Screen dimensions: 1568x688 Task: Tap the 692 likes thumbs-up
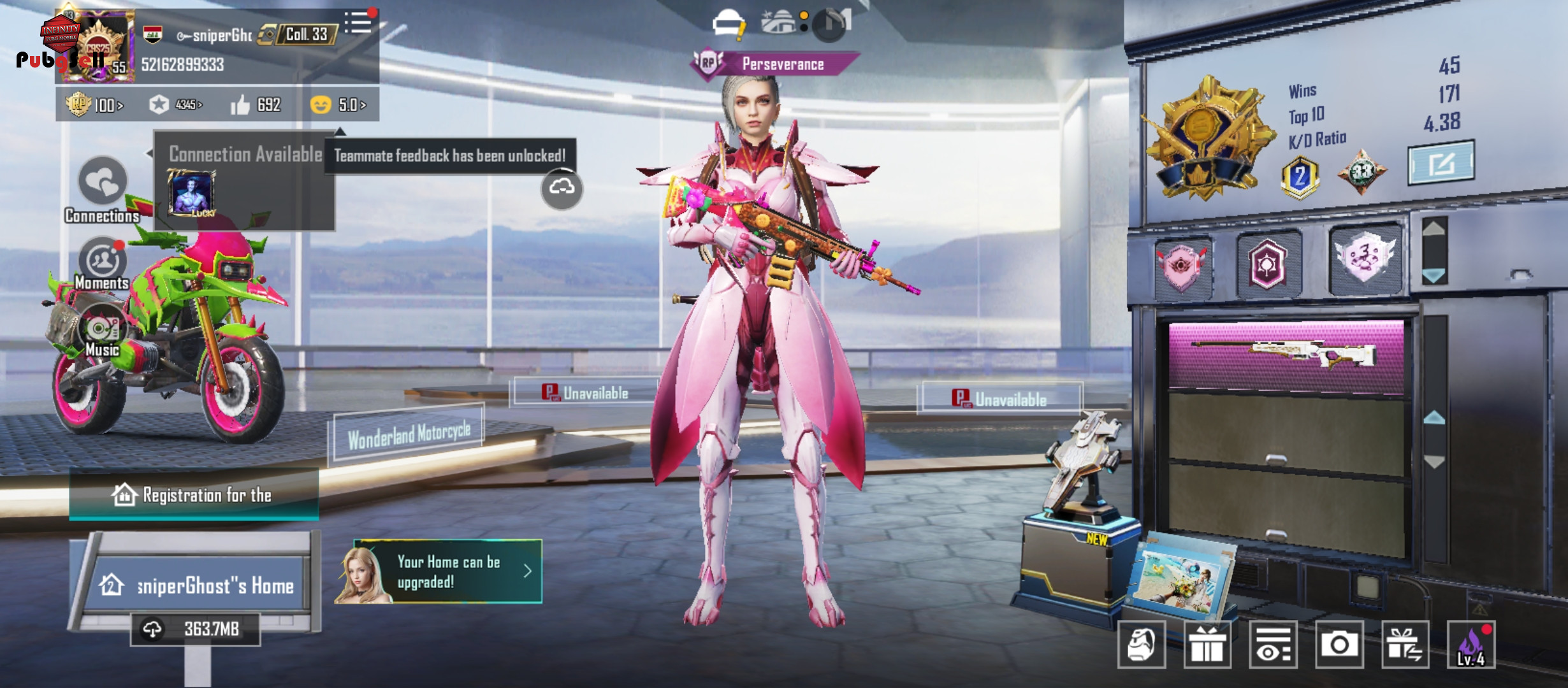[x=255, y=104]
